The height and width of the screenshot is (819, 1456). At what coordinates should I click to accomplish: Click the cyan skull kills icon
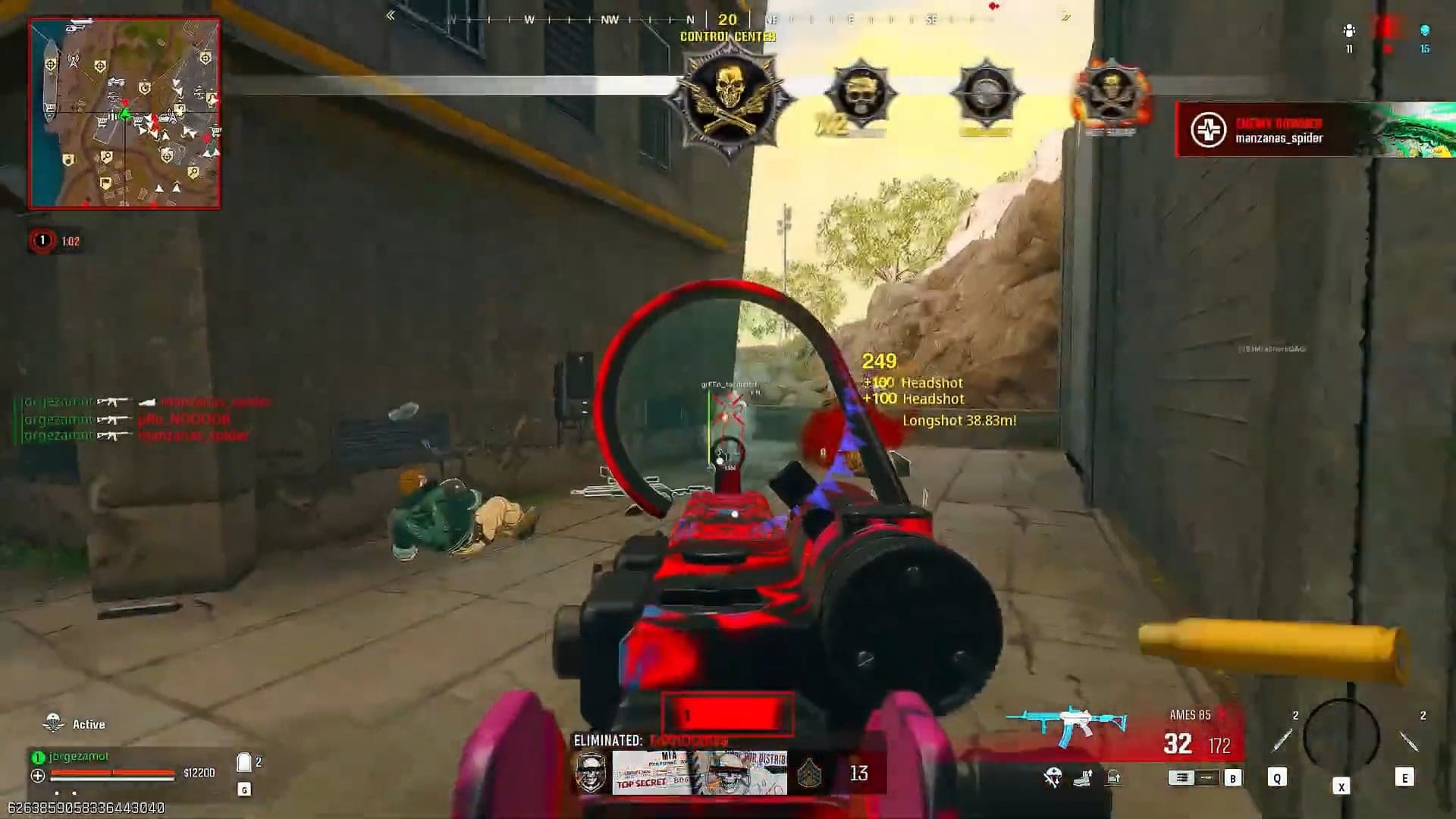point(1424,31)
